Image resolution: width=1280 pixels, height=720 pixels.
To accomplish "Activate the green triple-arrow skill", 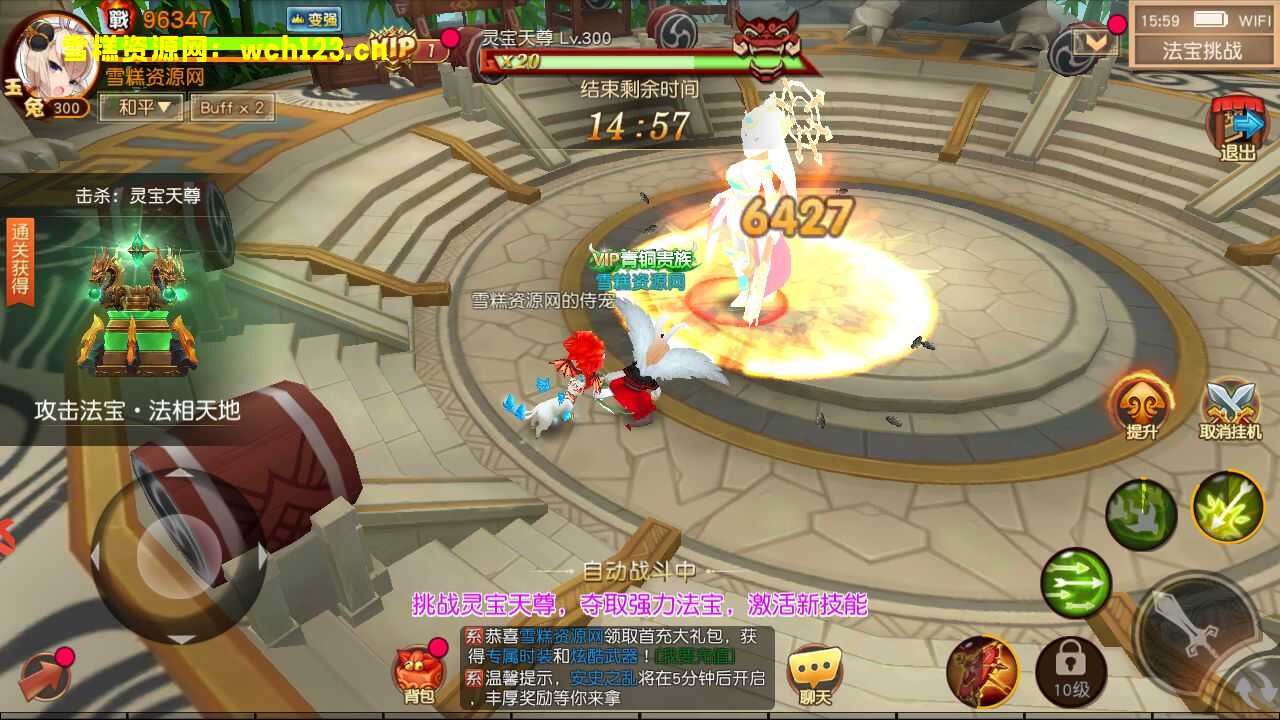I will tap(1076, 583).
